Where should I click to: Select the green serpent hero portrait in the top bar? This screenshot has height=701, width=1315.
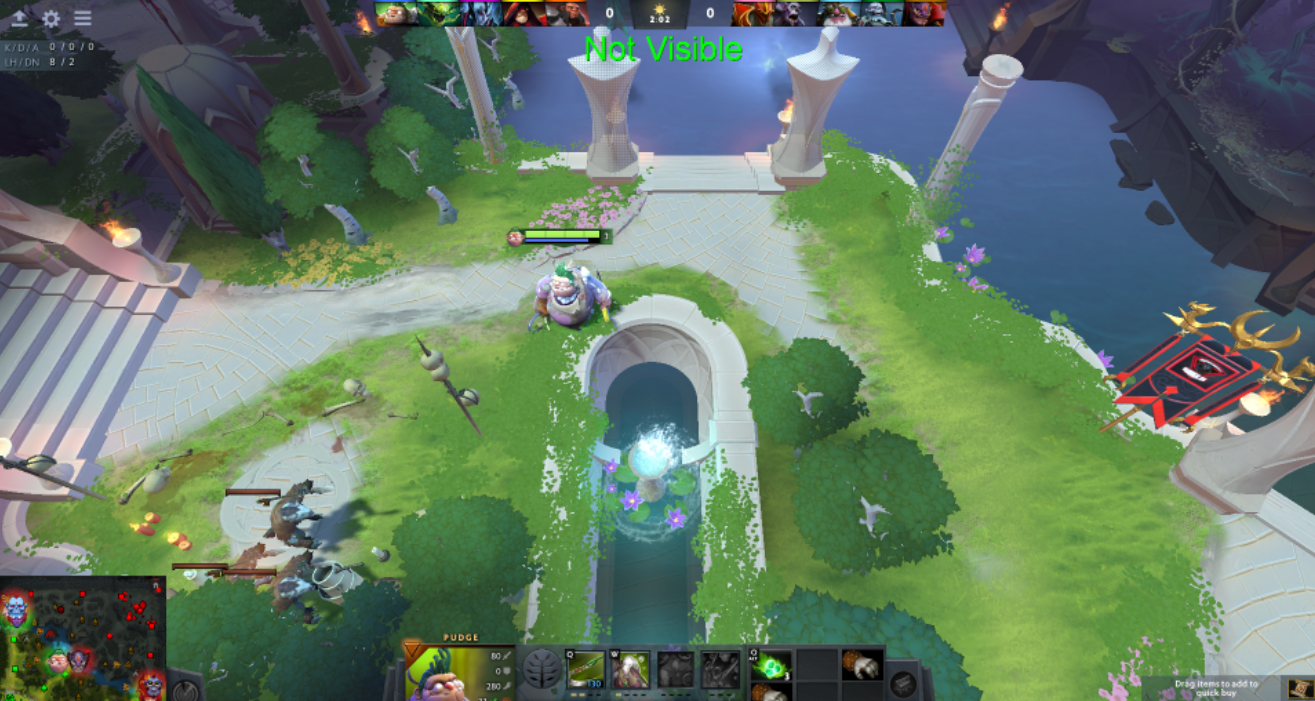point(438,13)
